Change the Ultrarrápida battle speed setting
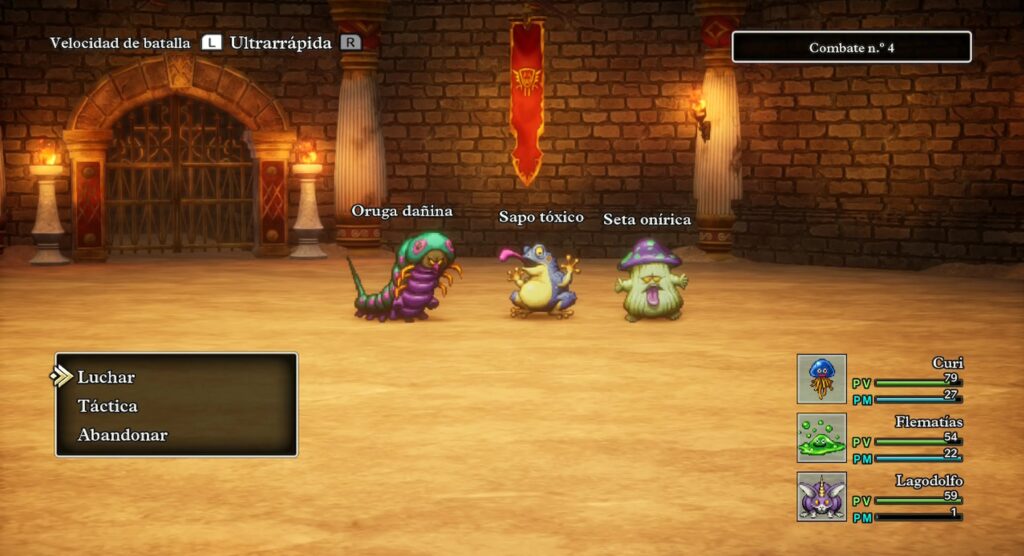This screenshot has width=1024, height=556. pyautogui.click(x=280, y=43)
